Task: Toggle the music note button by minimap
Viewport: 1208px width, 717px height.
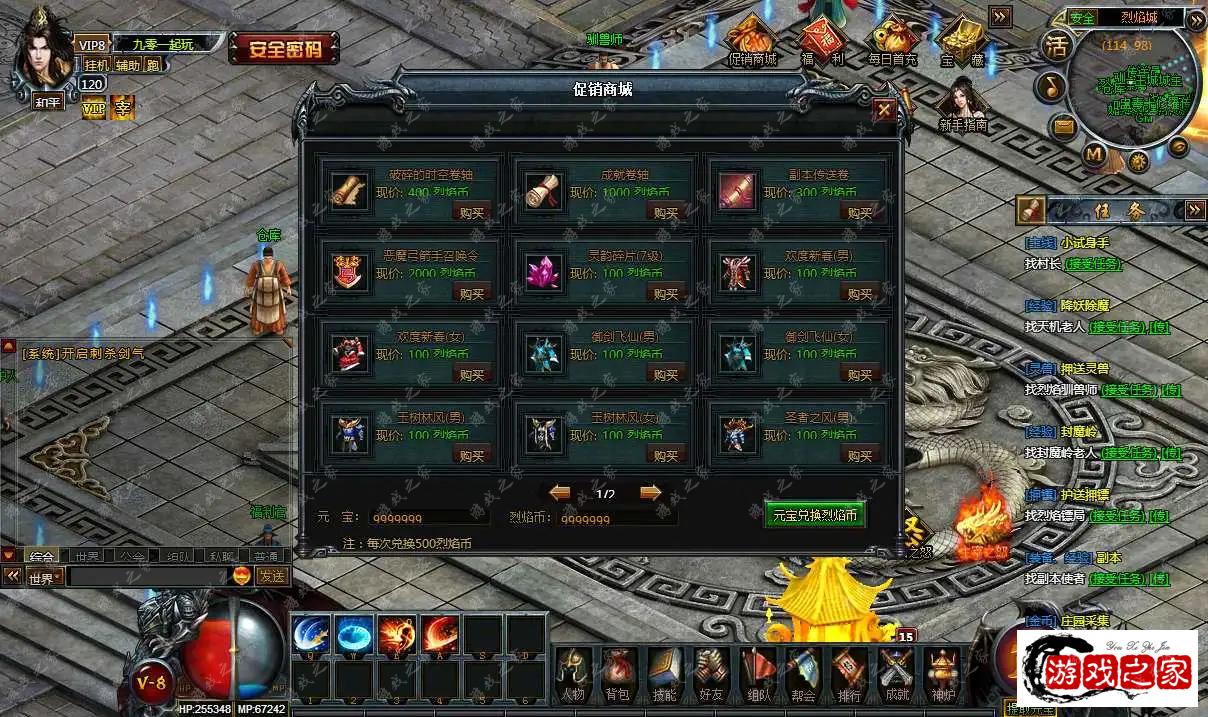Action: click(x=1050, y=87)
